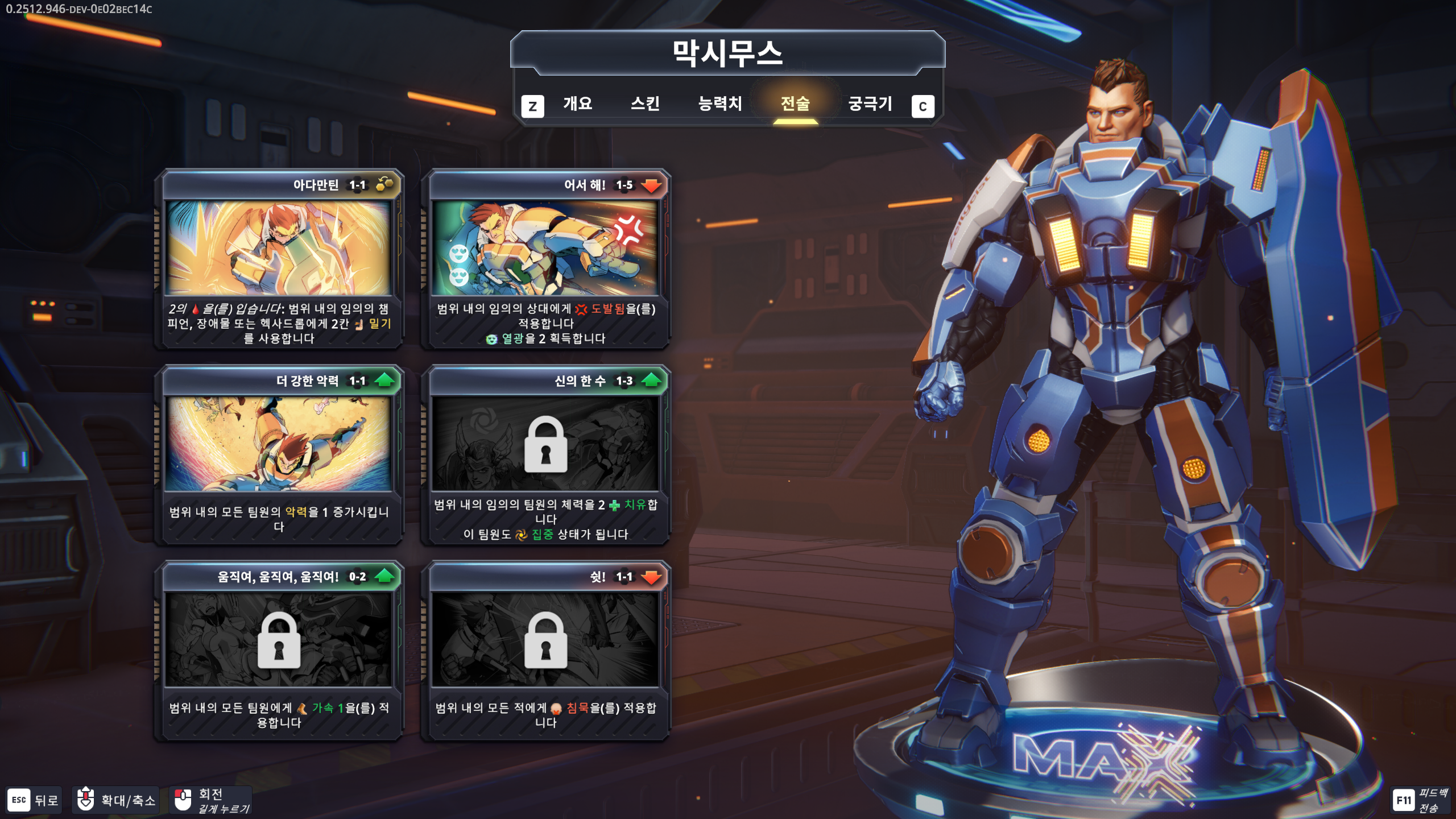Select the 전술 tab
Image resolution: width=1456 pixels, height=819 pixels.
795,104
